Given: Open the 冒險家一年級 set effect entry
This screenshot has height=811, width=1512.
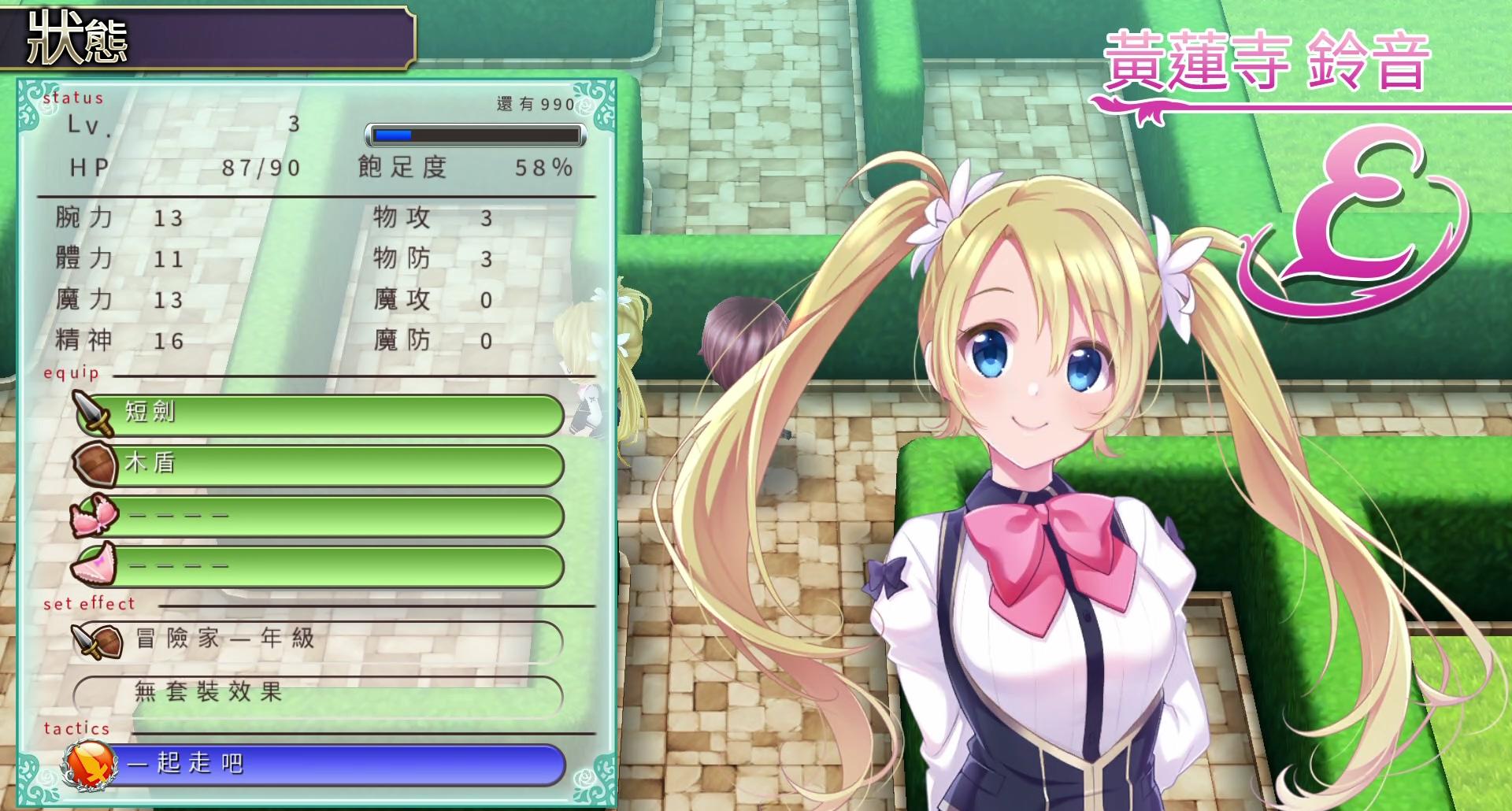Looking at the screenshot, I should [x=319, y=640].
